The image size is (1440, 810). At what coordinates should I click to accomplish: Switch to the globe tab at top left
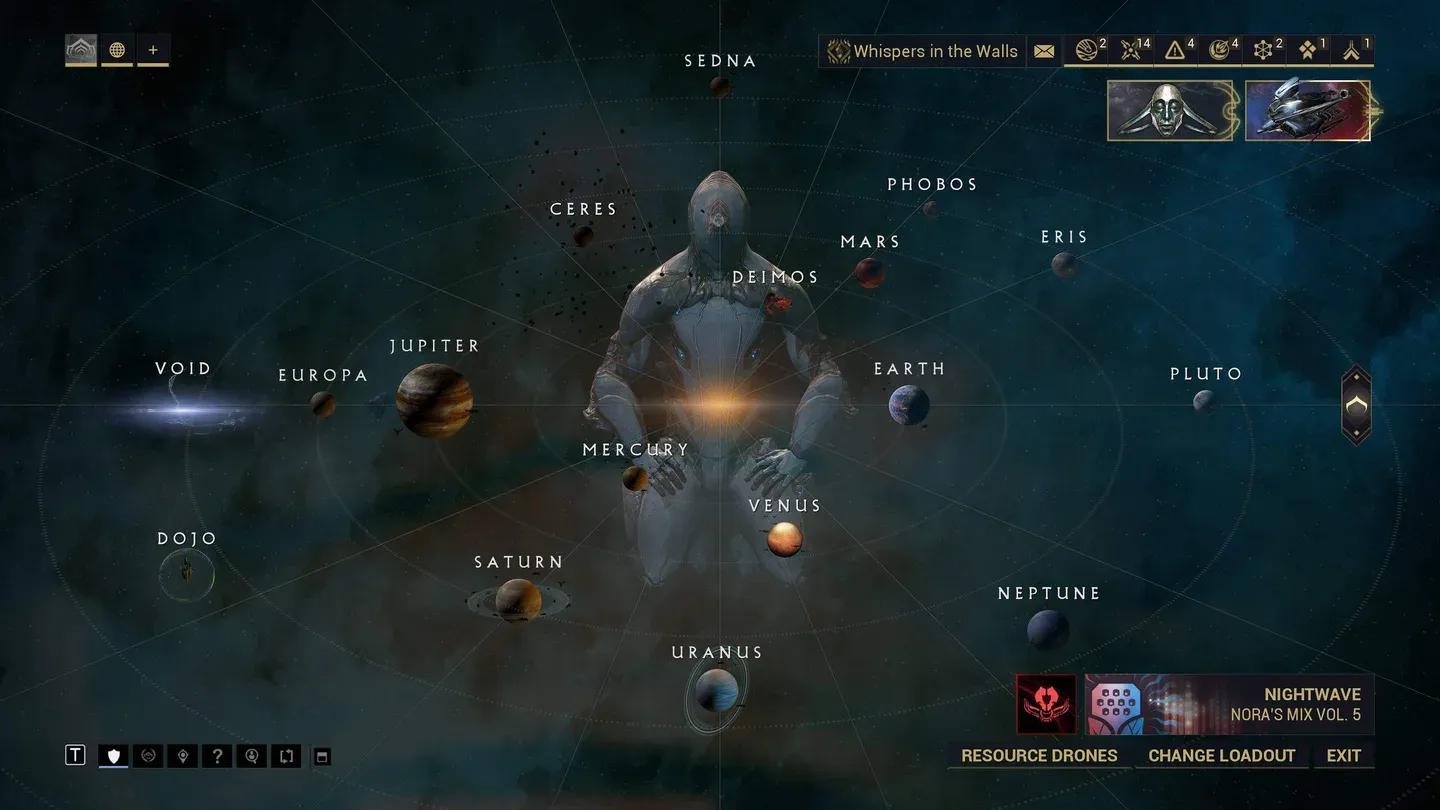(117, 49)
